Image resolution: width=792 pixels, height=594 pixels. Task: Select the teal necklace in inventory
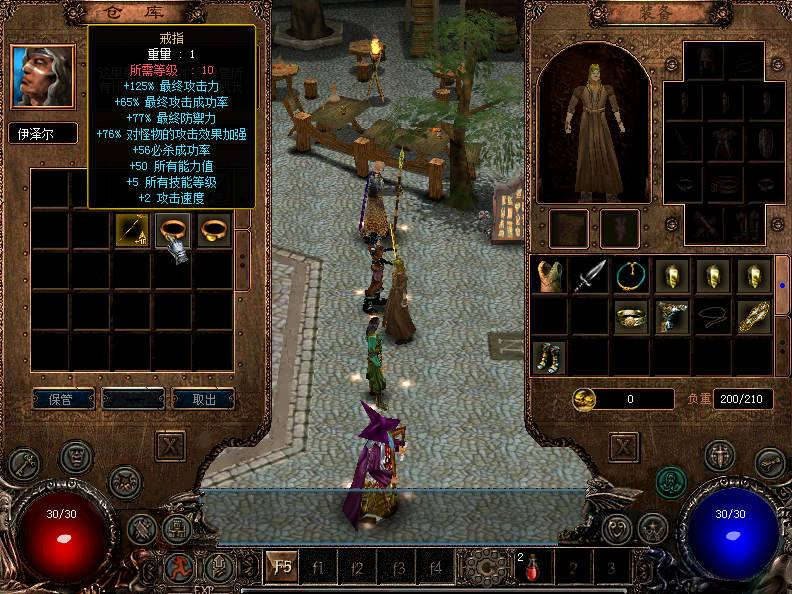[630, 275]
